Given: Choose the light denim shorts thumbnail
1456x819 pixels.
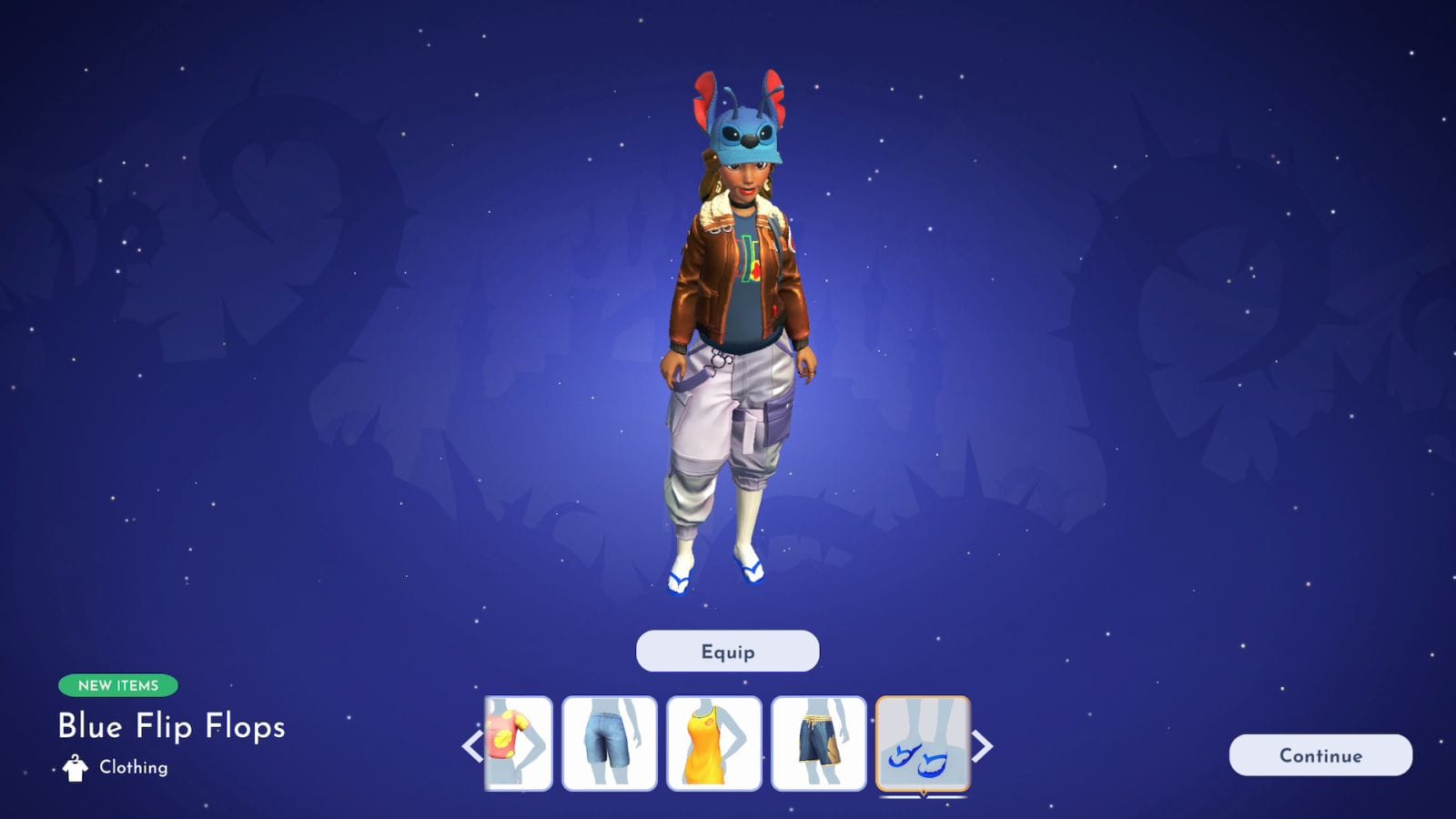Looking at the screenshot, I should coord(609,743).
